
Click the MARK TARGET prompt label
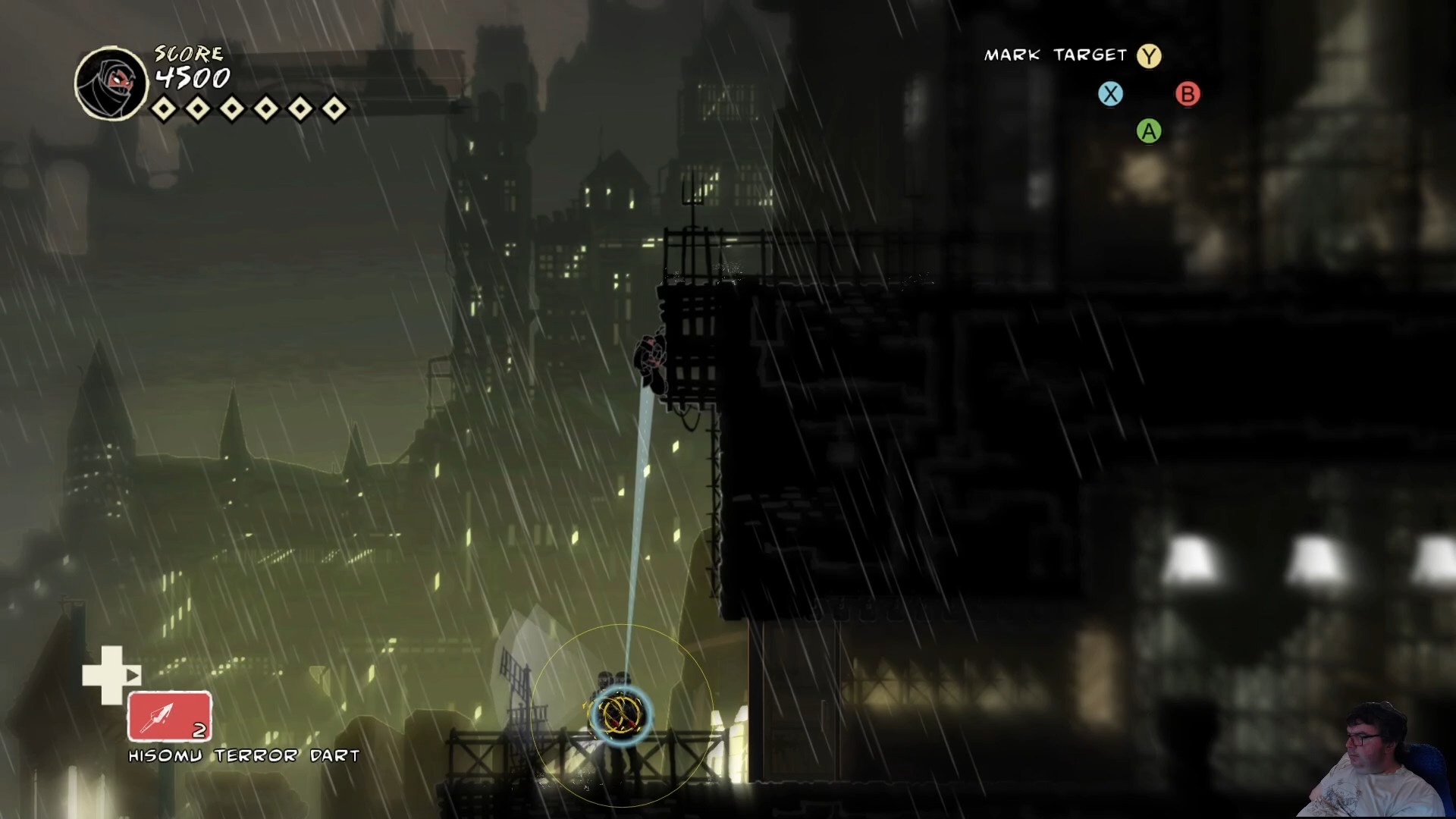tap(1054, 55)
